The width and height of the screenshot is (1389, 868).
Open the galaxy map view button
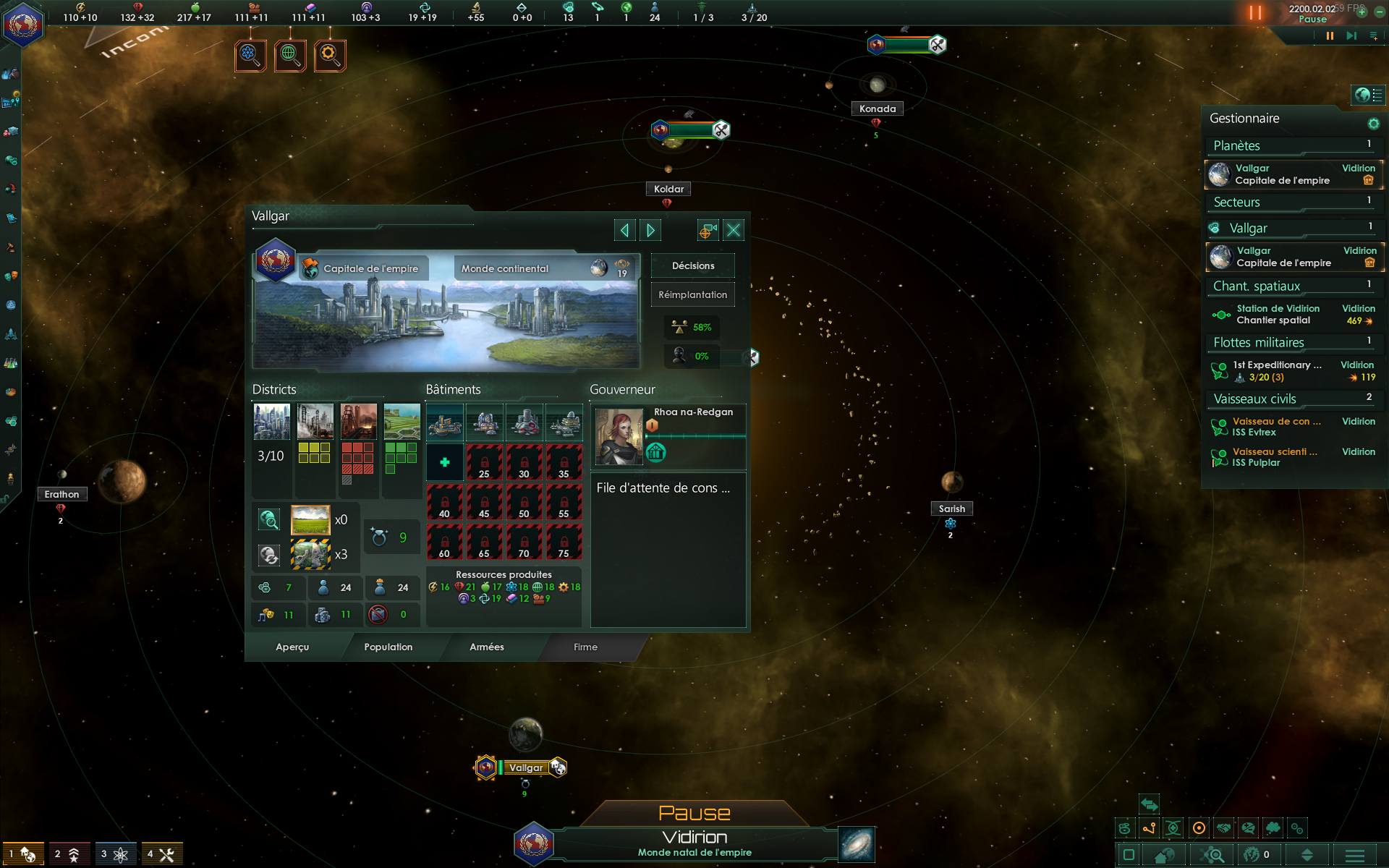[x=857, y=844]
